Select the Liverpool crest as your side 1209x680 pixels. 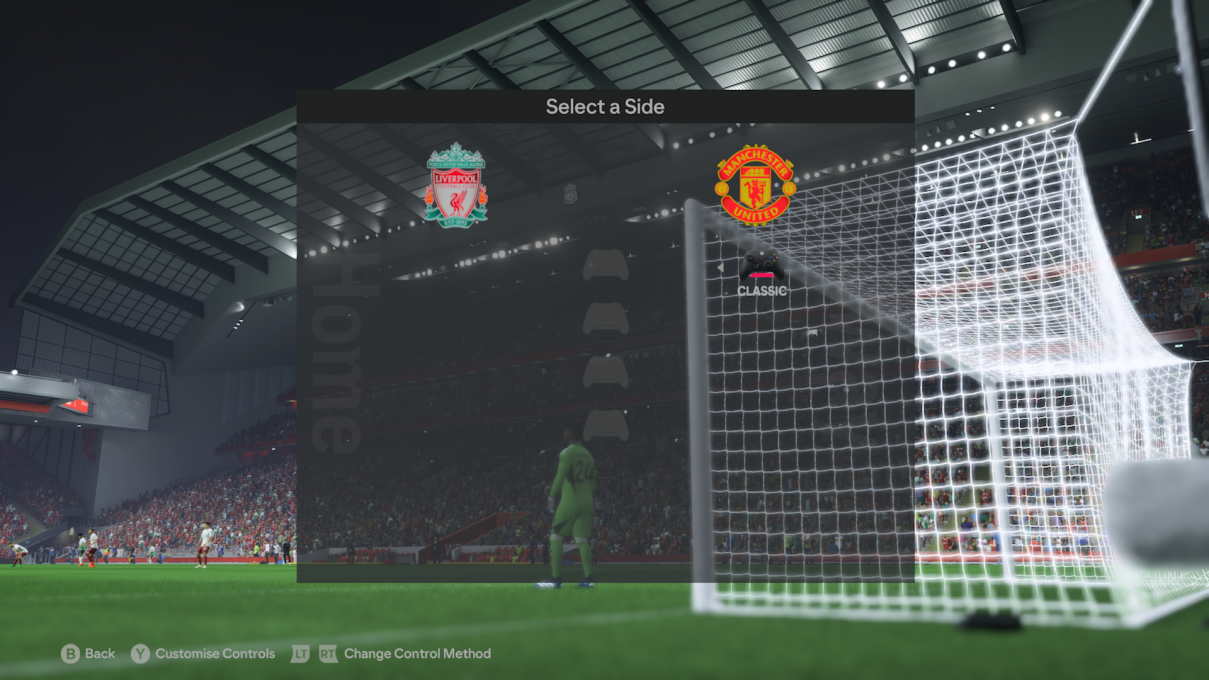(x=456, y=185)
